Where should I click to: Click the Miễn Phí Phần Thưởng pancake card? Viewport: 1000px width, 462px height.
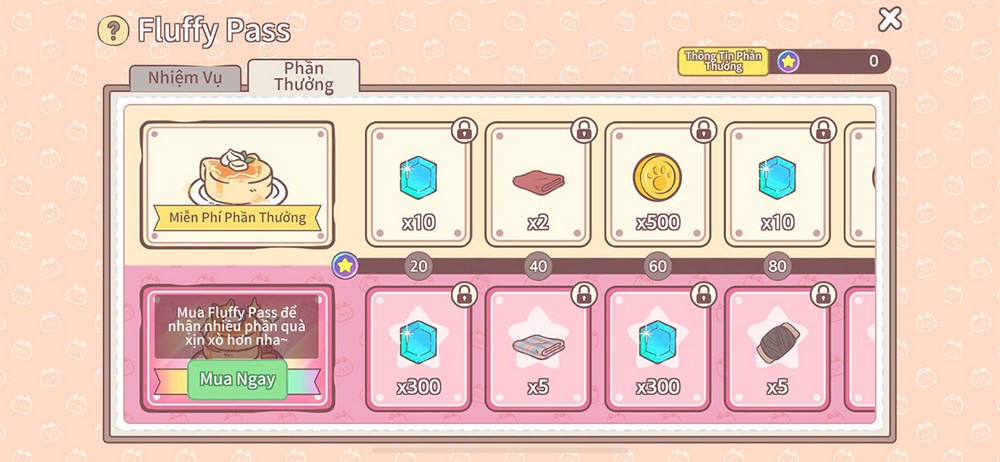point(237,183)
